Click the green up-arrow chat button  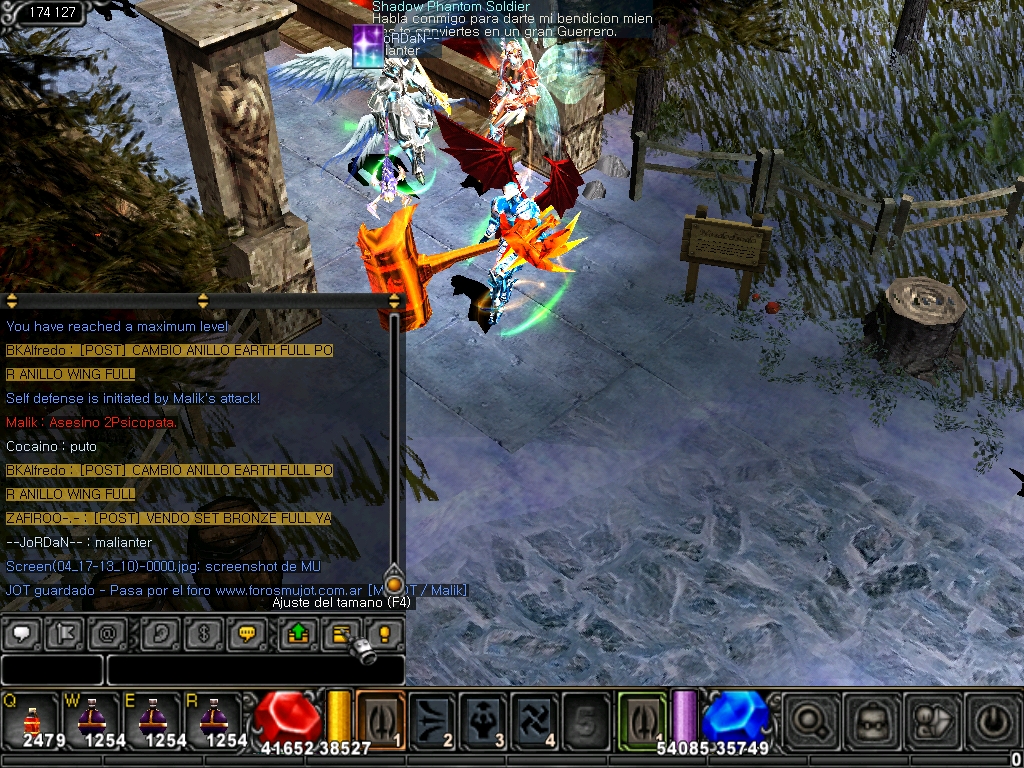coord(297,633)
